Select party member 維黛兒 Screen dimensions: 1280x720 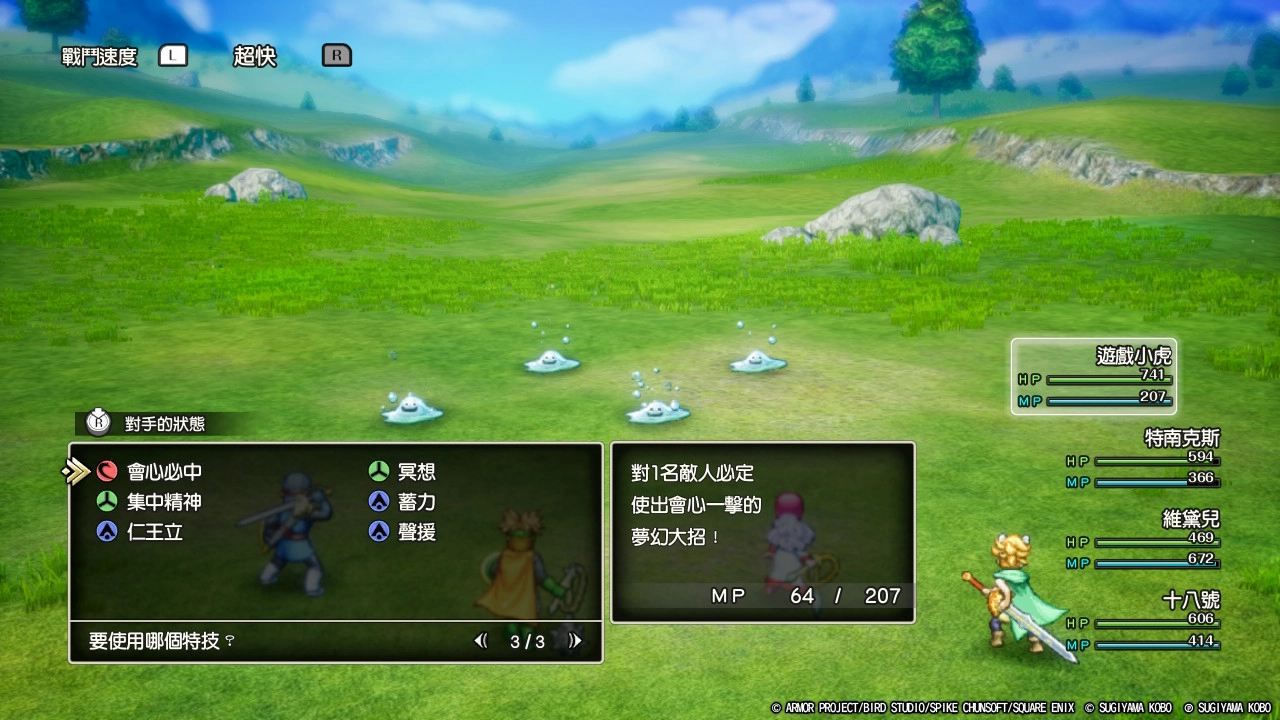coord(1144,540)
